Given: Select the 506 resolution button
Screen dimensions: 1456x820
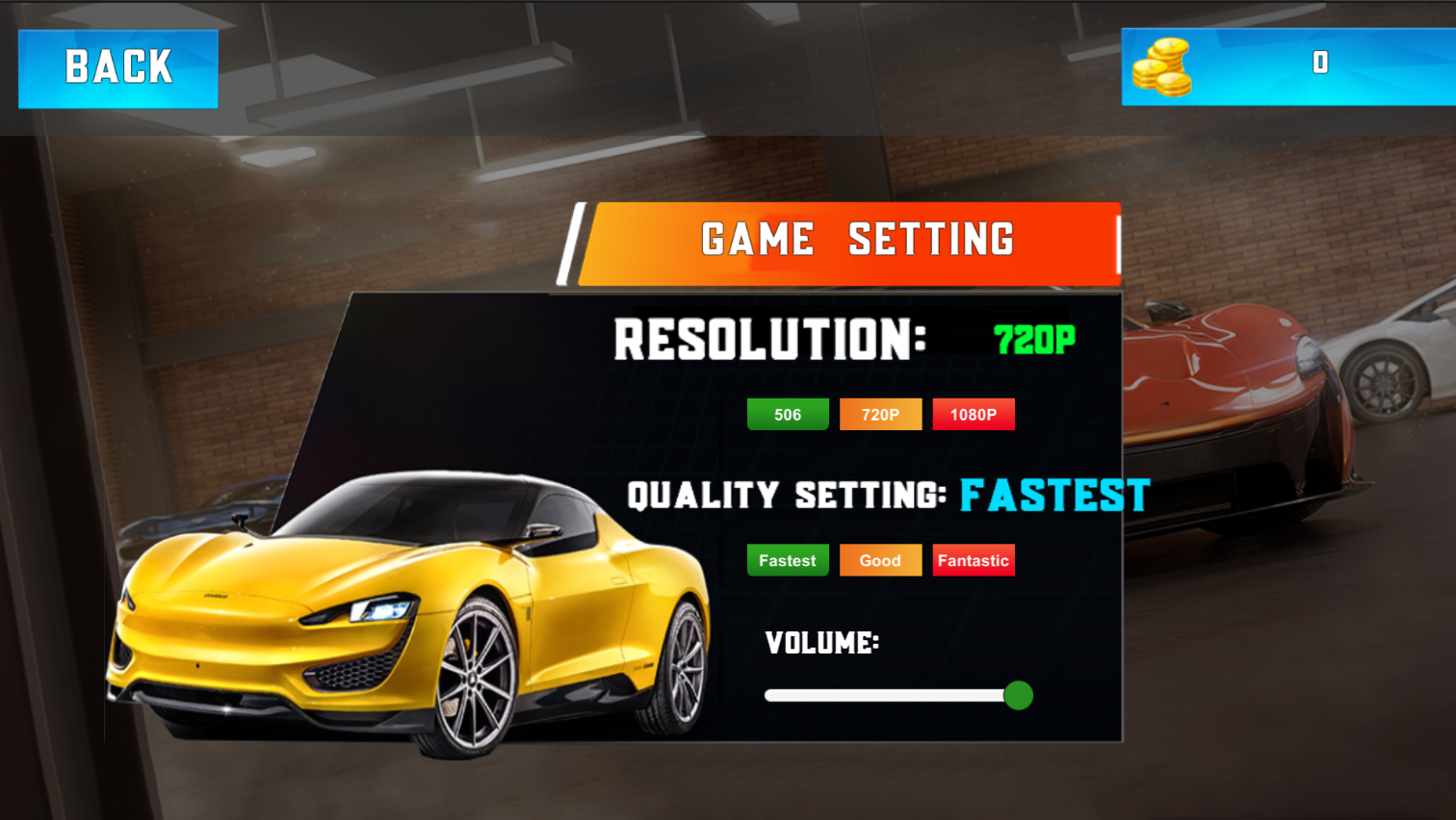Looking at the screenshot, I should pos(788,414).
